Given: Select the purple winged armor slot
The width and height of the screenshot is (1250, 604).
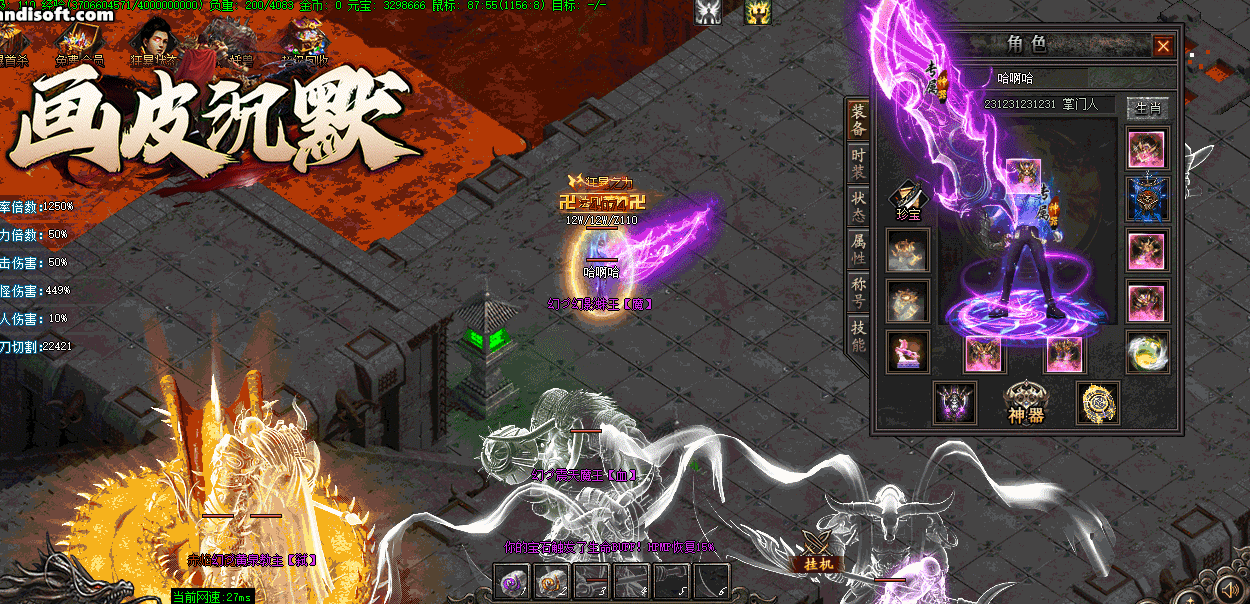Looking at the screenshot, I should point(954,402).
